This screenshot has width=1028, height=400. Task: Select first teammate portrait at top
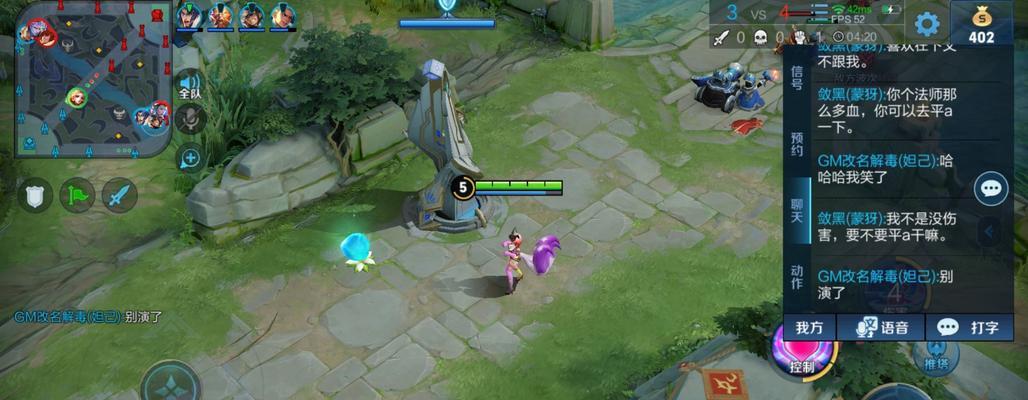coord(190,15)
